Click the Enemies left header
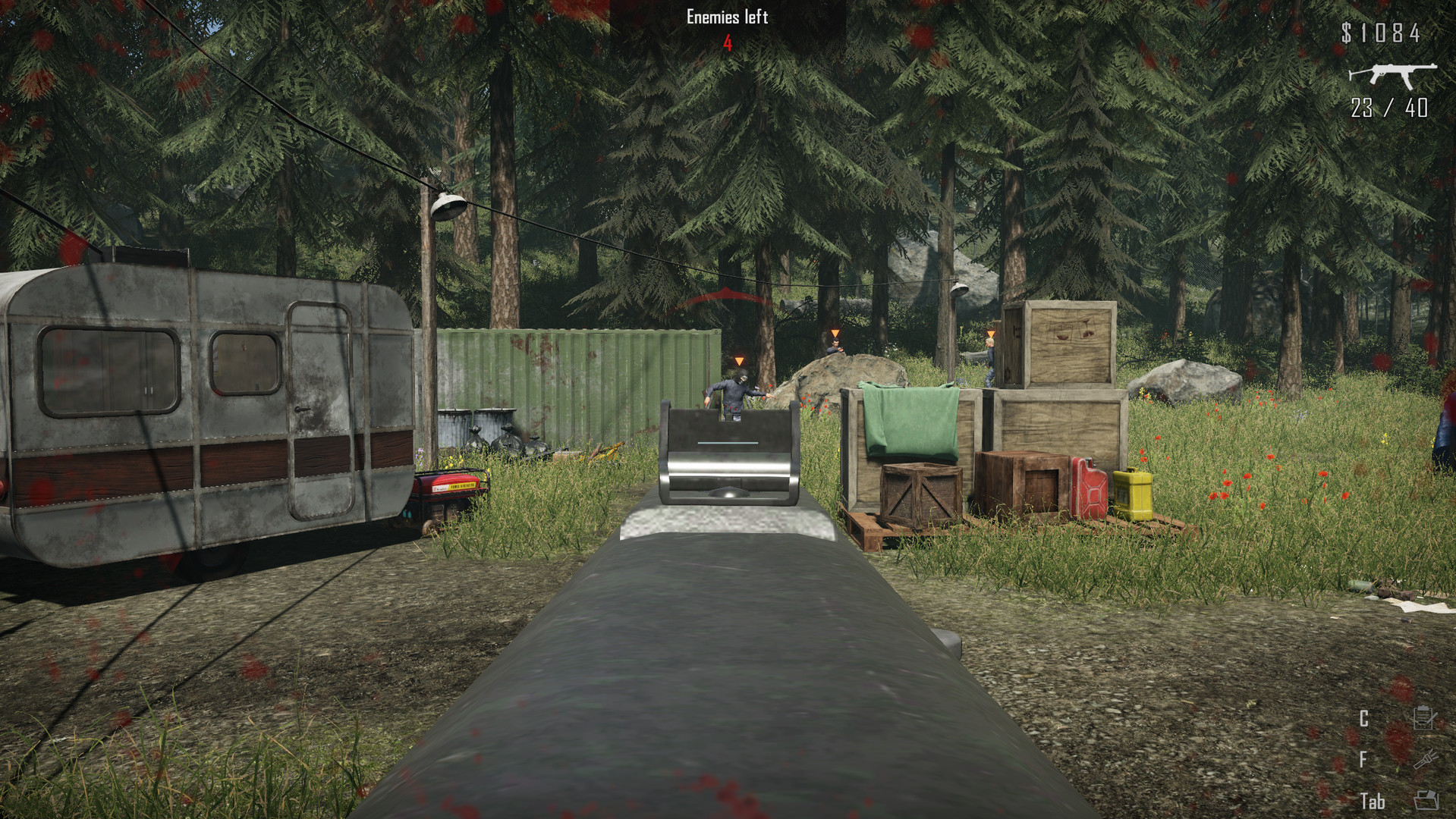Image resolution: width=1456 pixels, height=819 pixels. (x=726, y=16)
